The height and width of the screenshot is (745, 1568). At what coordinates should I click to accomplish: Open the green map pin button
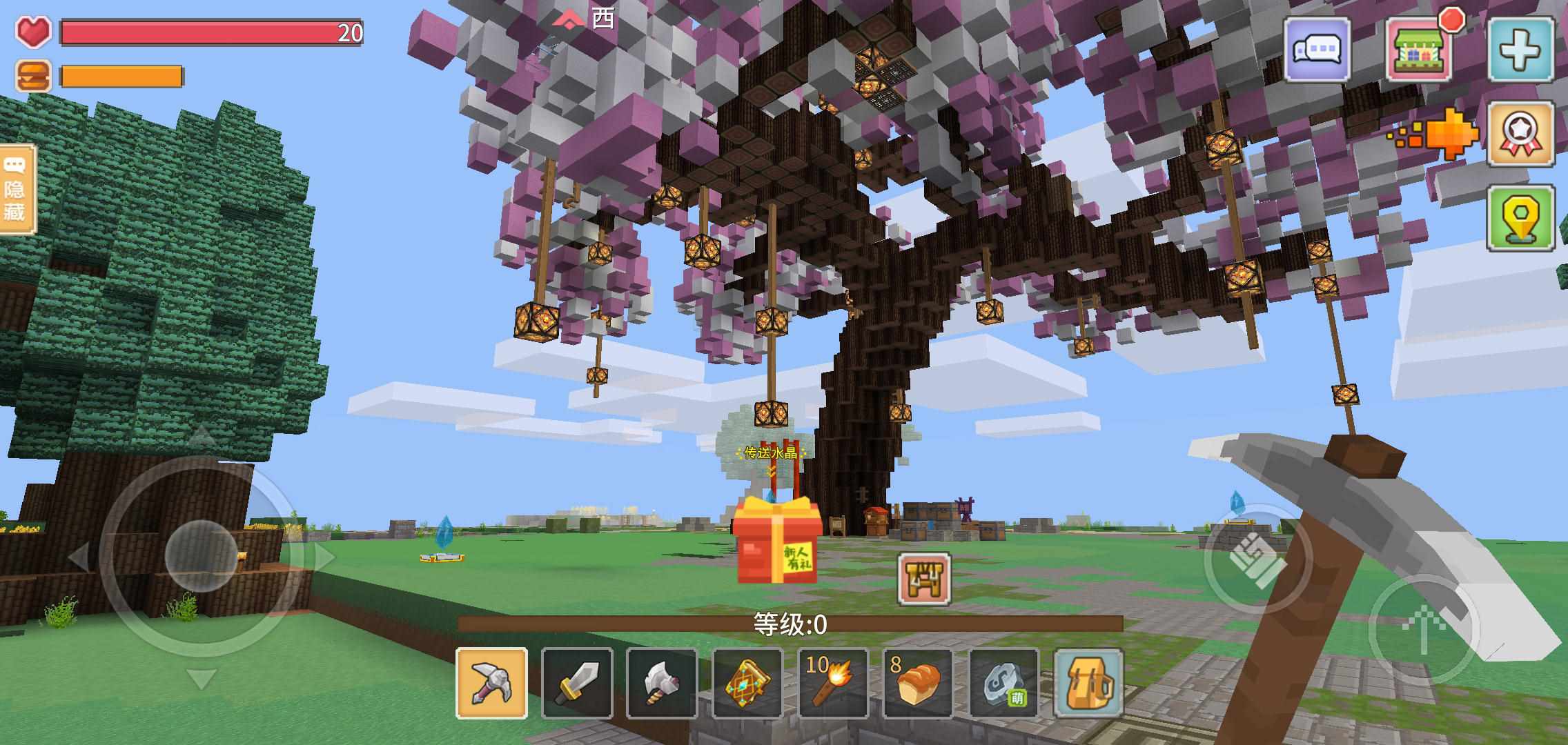pos(1521,217)
